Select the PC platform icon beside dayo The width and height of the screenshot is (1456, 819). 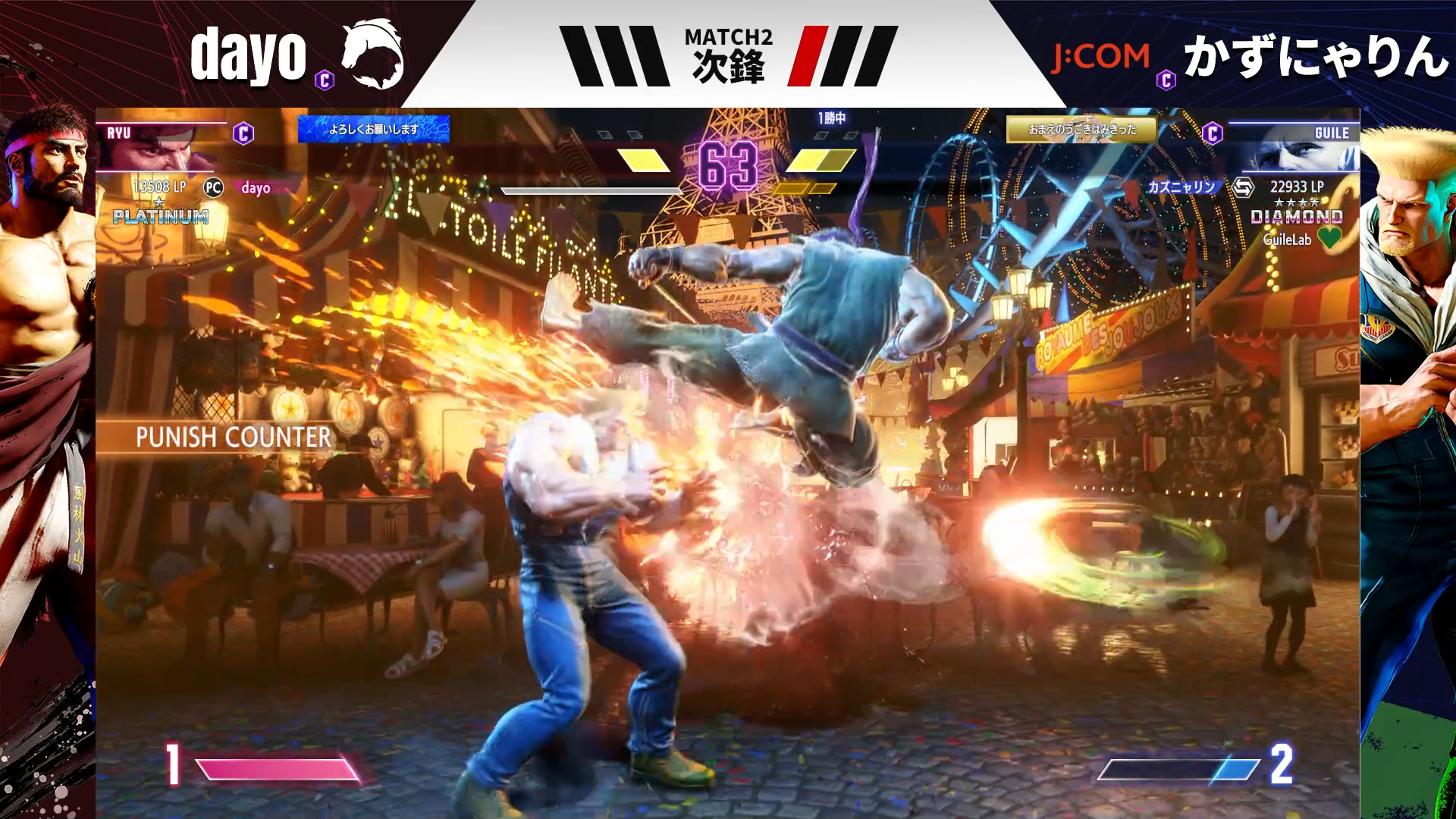pos(214,187)
